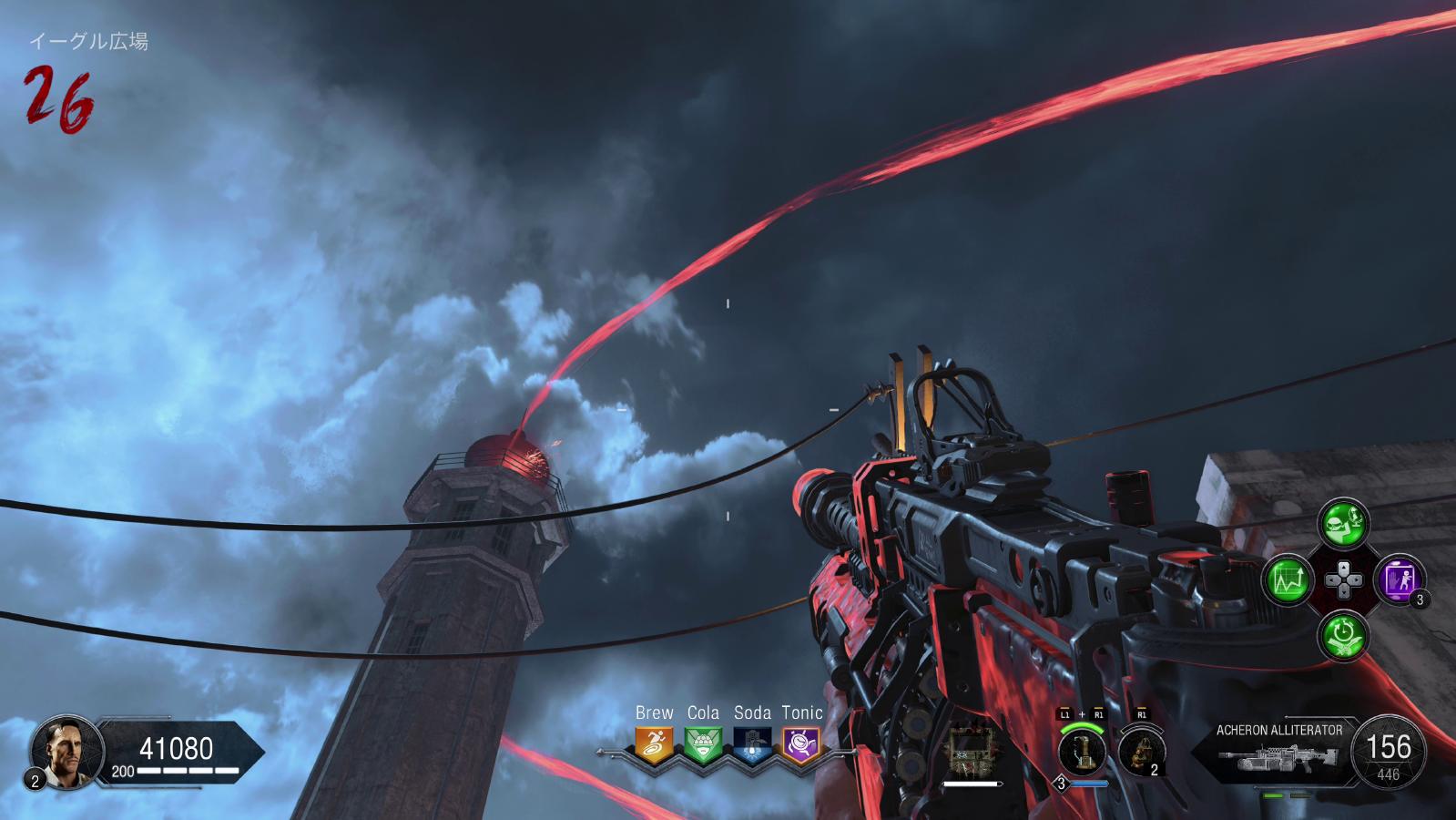The height and width of the screenshot is (820, 1456).
Task: Select the blue Soda perk icon
Action: tap(752, 744)
